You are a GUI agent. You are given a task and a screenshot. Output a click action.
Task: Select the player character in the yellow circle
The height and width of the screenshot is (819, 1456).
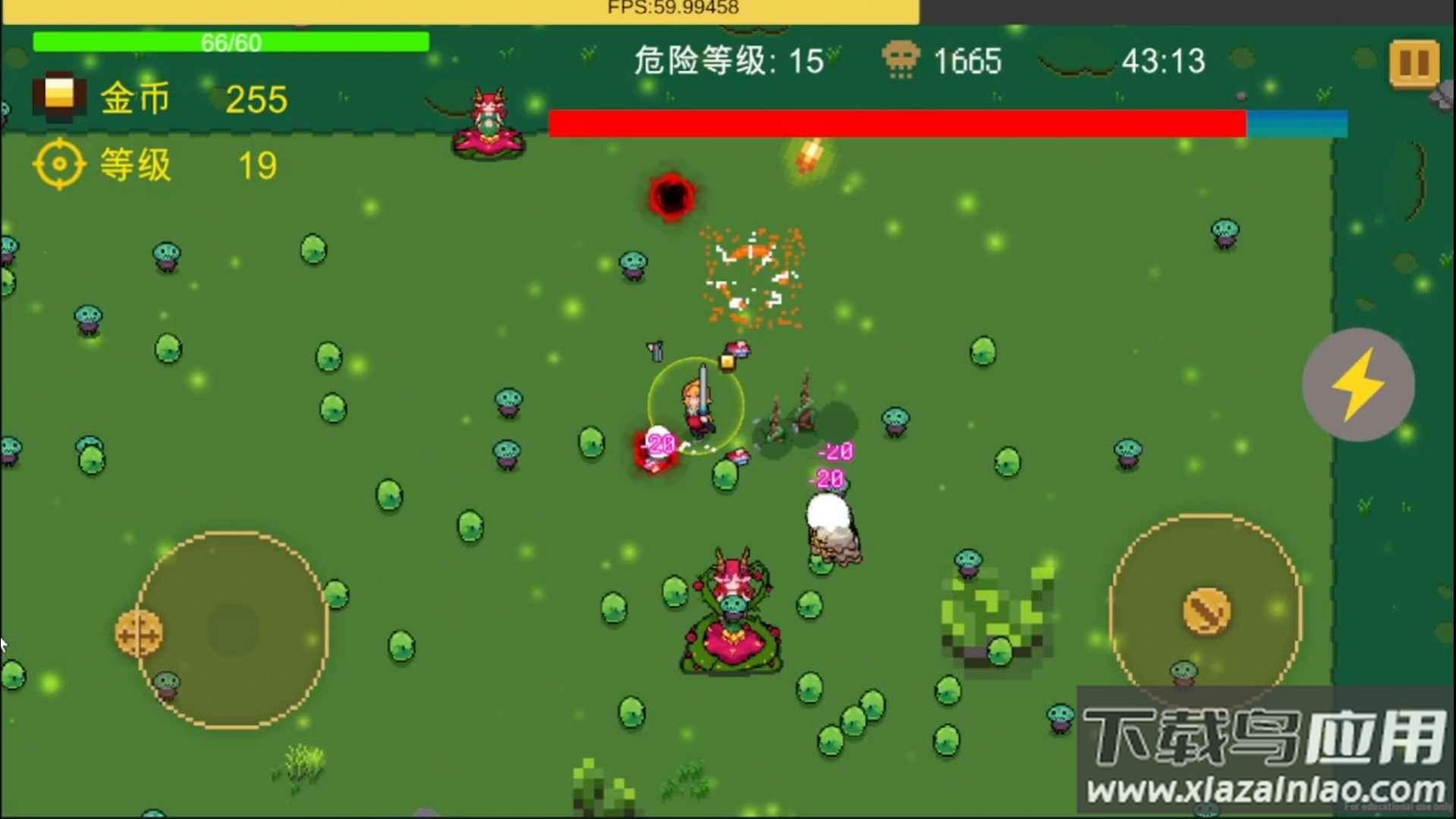[x=698, y=406]
